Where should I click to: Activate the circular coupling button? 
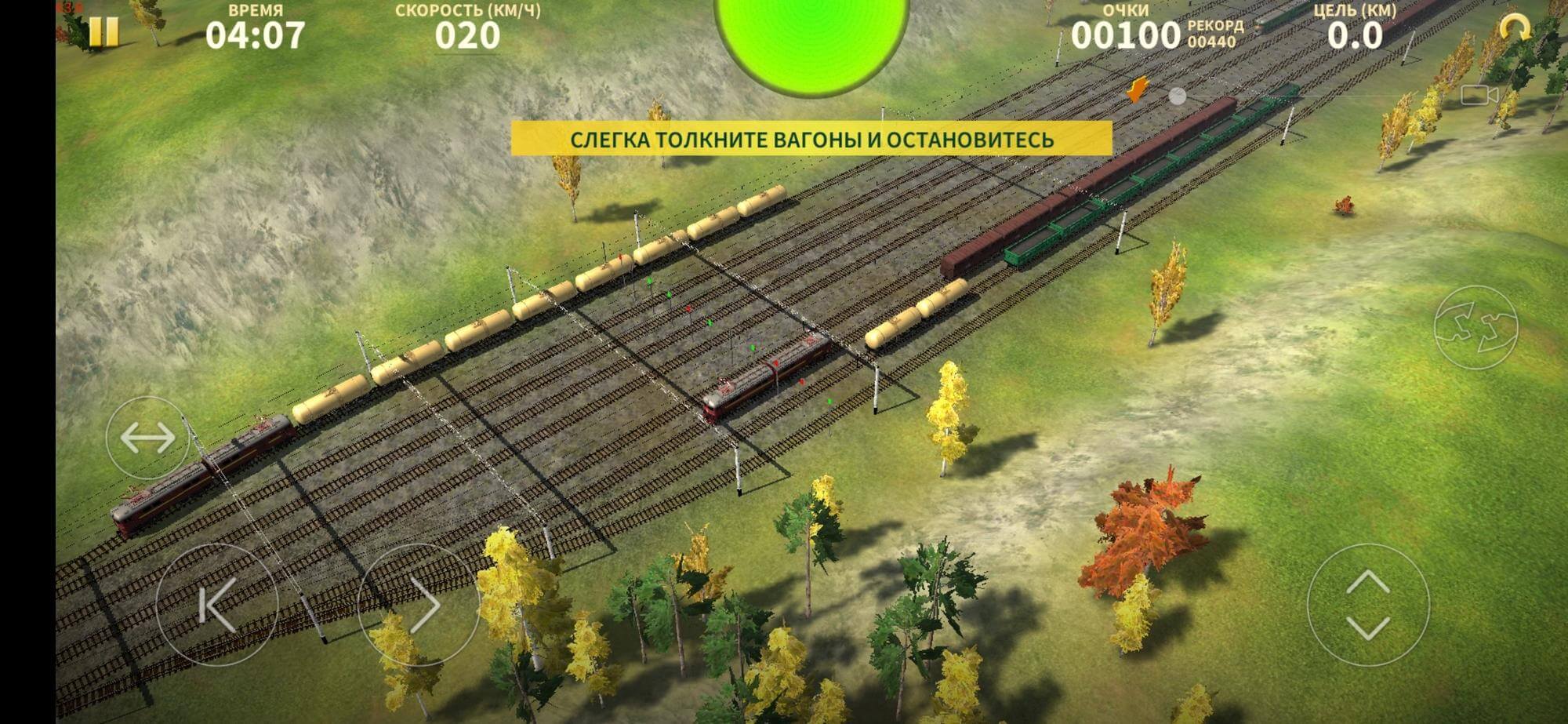[x=1475, y=327]
